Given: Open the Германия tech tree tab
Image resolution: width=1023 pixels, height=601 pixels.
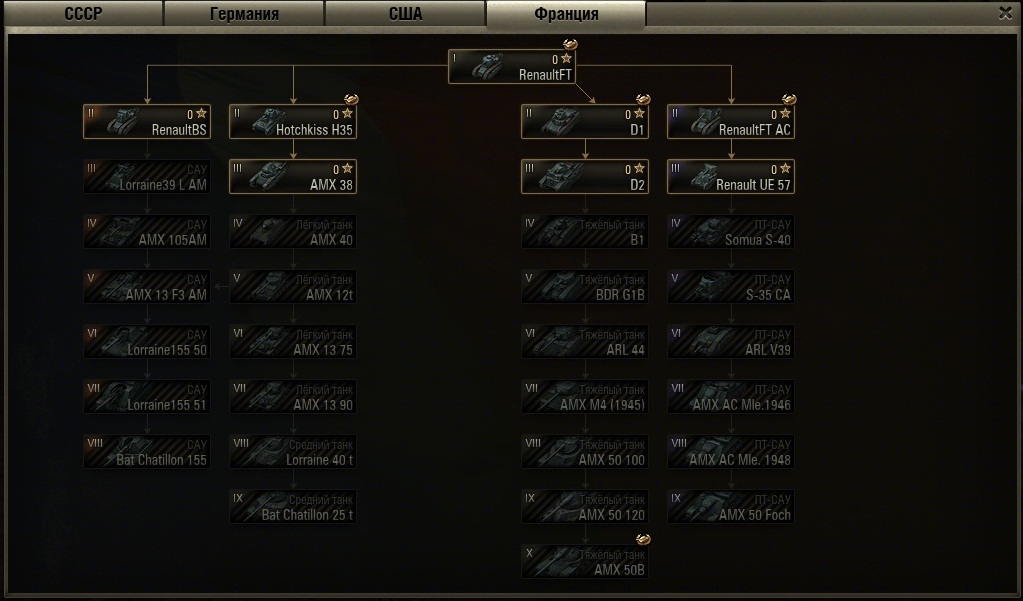Looking at the screenshot, I should (x=244, y=14).
